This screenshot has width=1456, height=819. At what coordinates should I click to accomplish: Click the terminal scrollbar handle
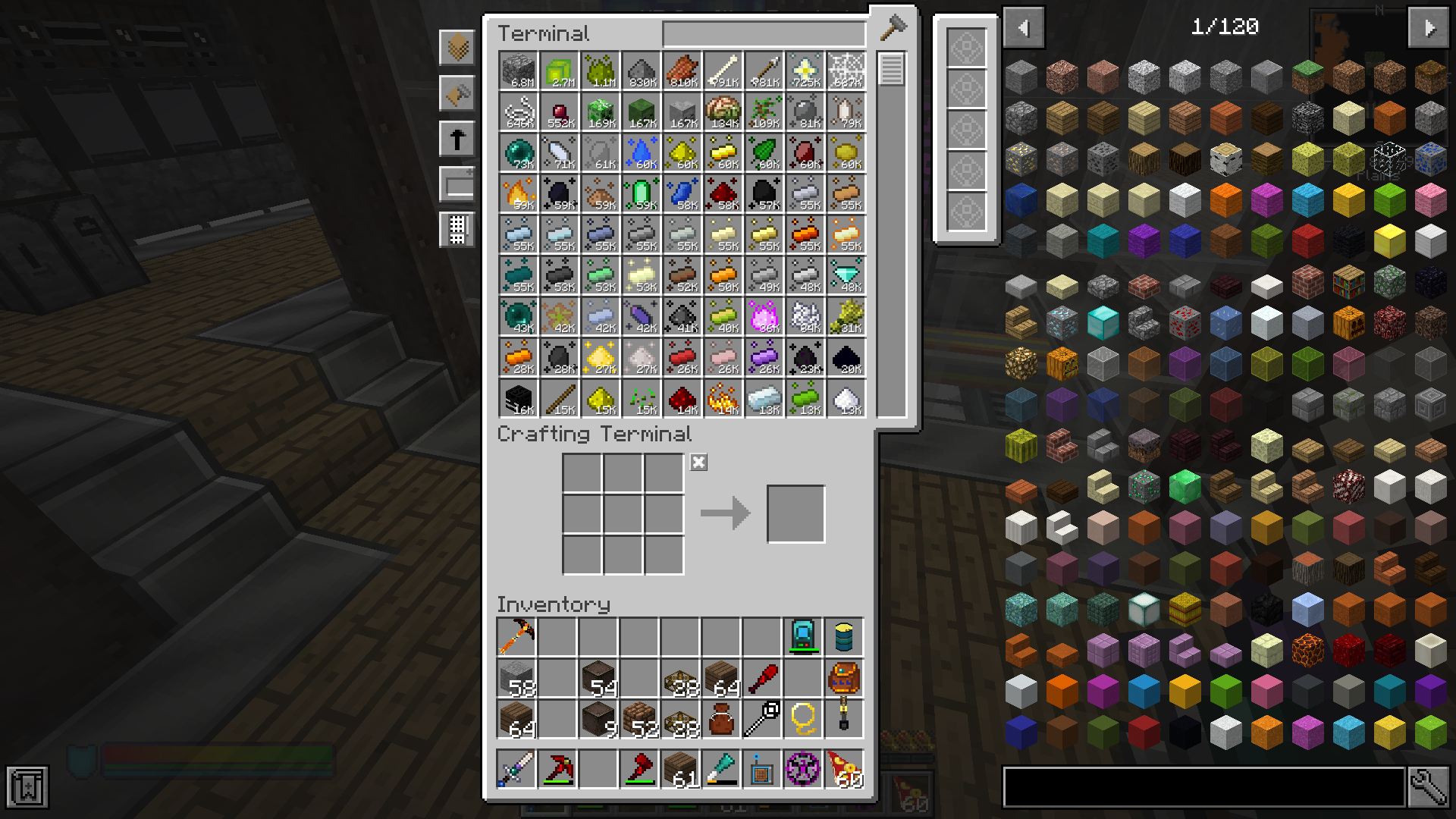(891, 70)
